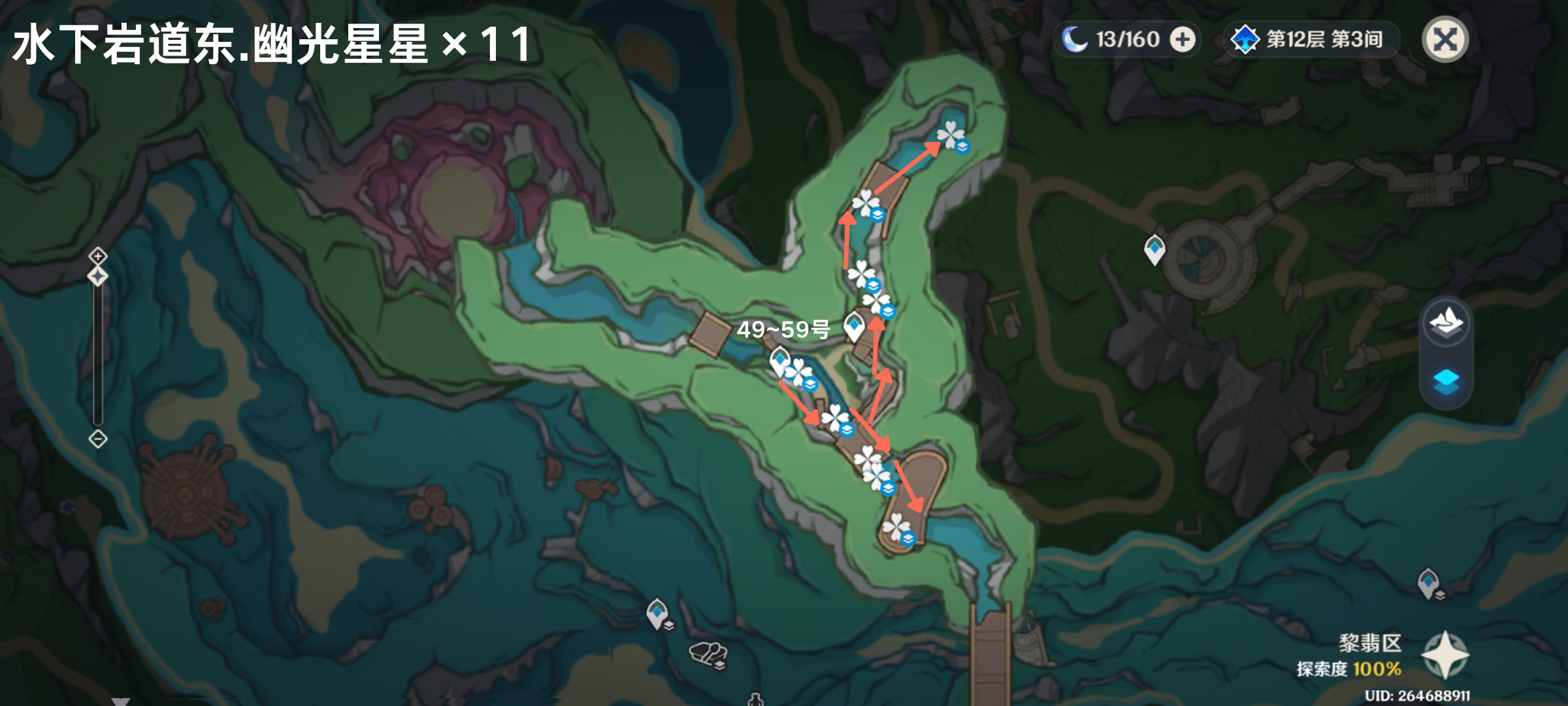Select the teleport waypoint beside the 49~59号 label

854,326
